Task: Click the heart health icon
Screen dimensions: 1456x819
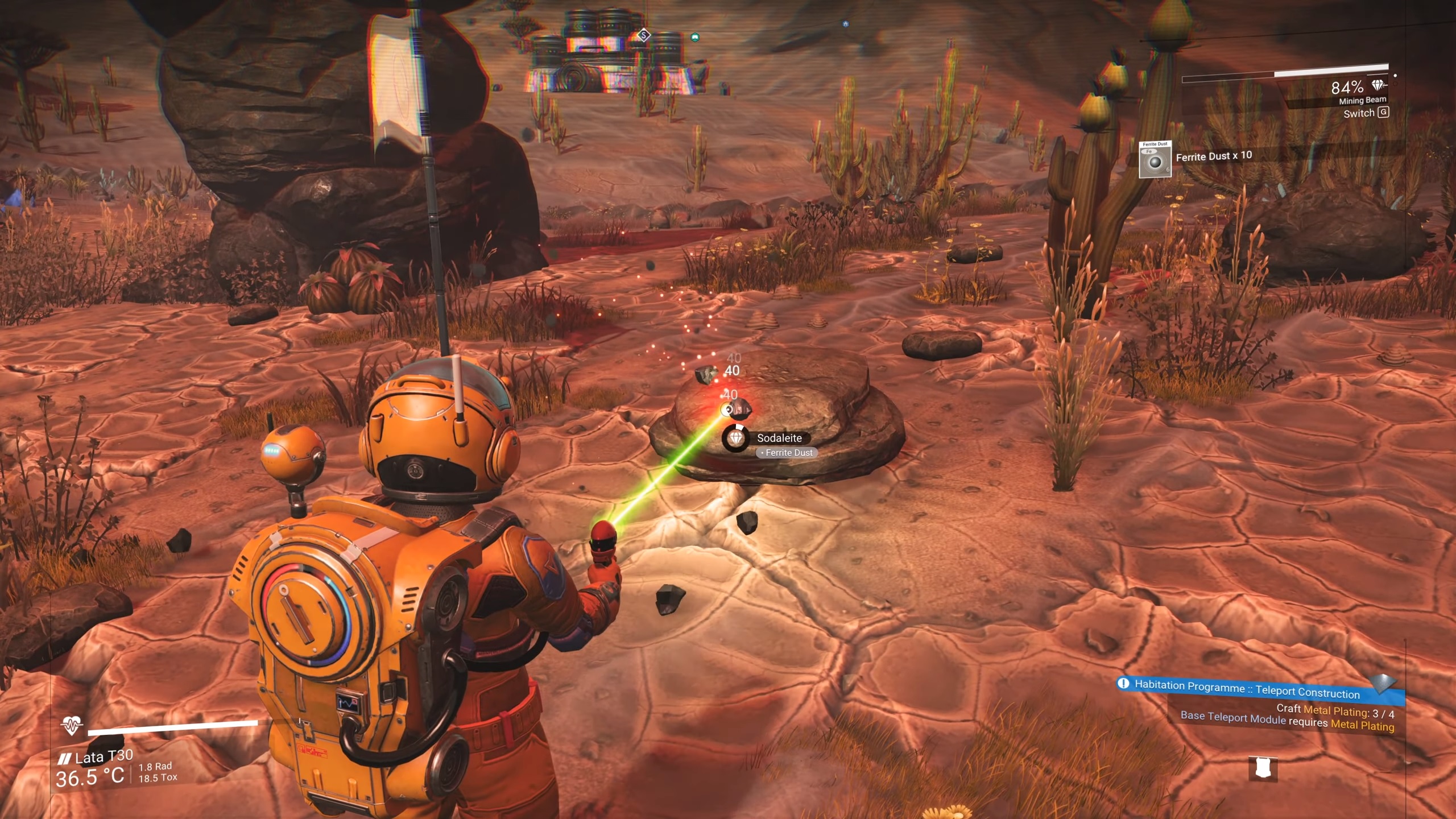Action: point(72,725)
